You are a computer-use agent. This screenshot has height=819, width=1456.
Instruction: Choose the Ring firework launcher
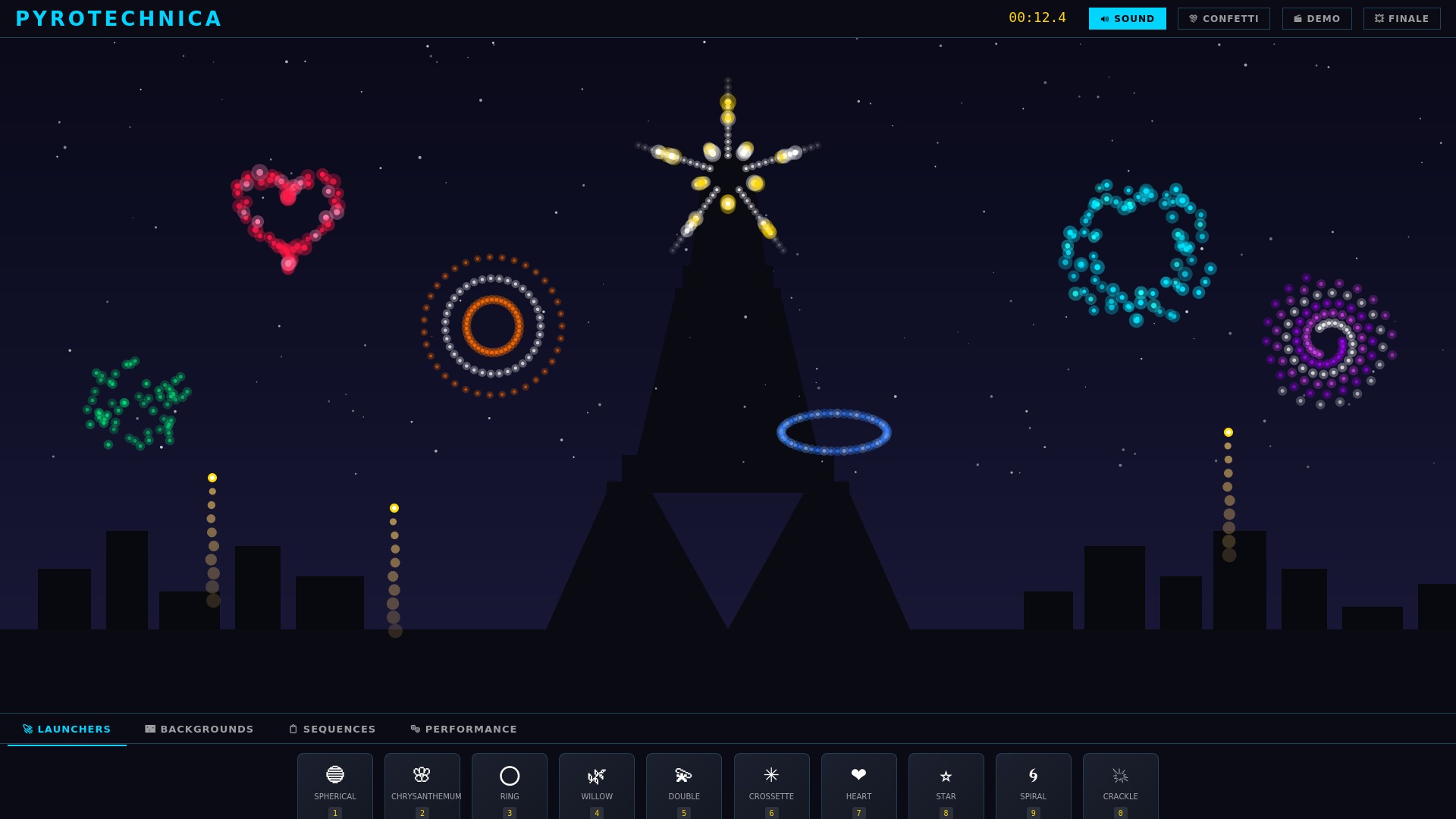pyautogui.click(x=509, y=785)
